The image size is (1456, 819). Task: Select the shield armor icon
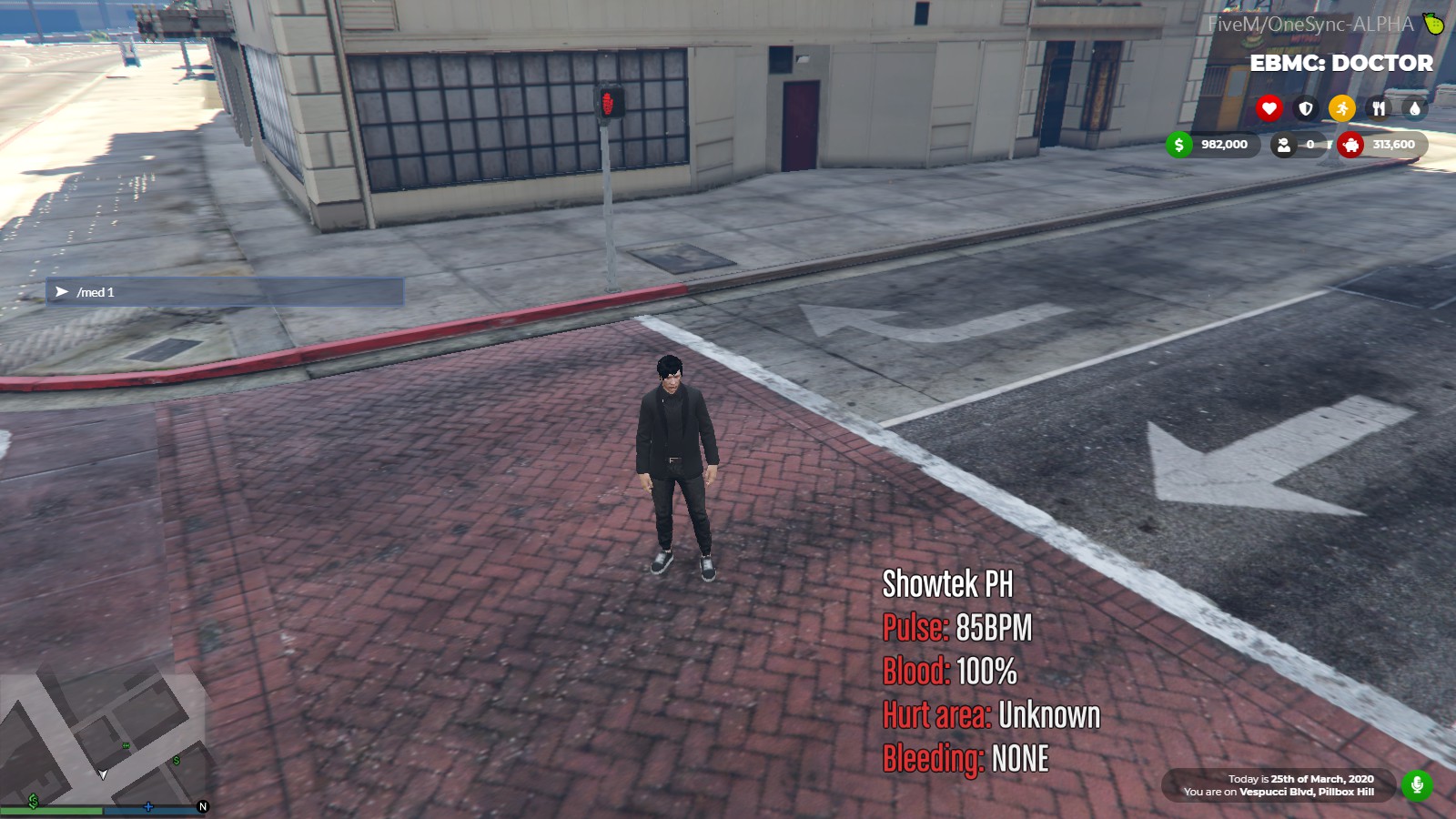pos(1306,108)
